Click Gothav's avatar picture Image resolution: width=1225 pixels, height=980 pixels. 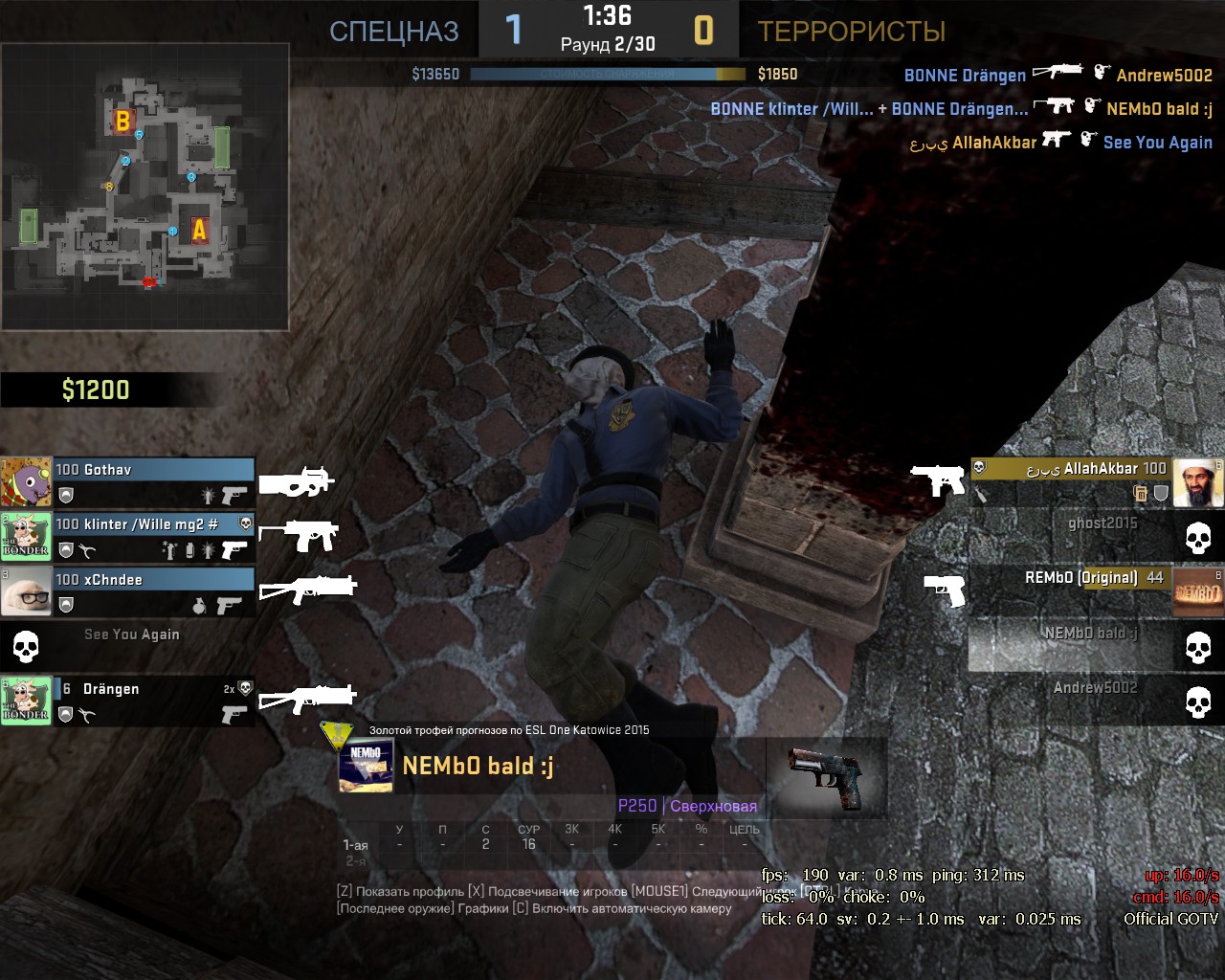click(26, 481)
